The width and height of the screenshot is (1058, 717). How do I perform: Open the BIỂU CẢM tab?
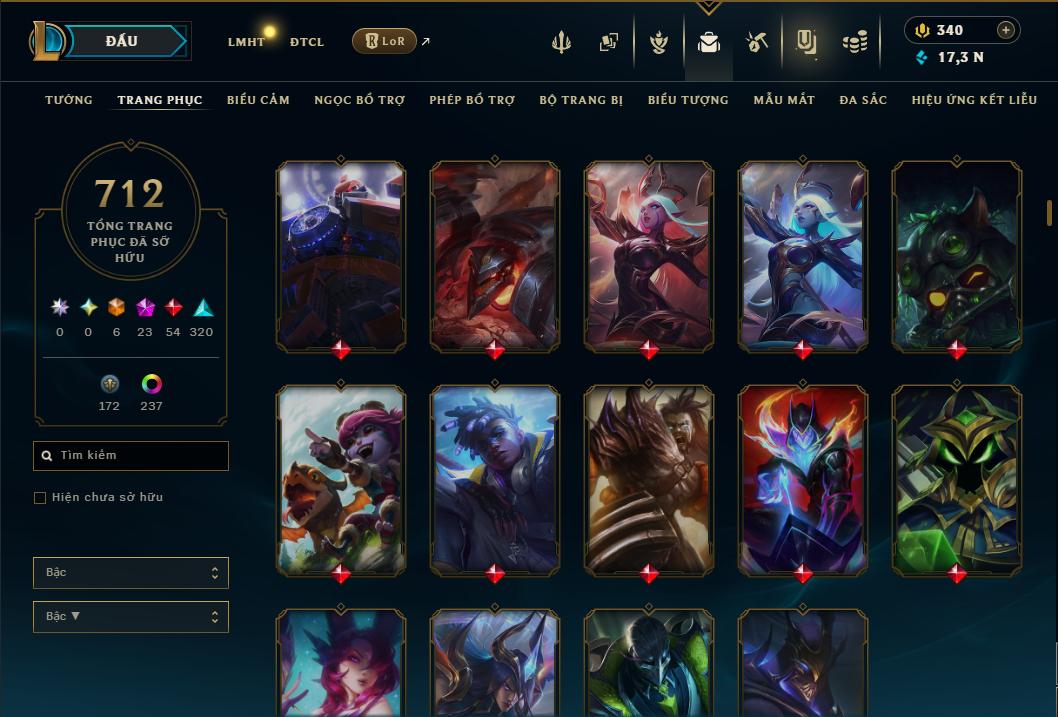point(258,100)
